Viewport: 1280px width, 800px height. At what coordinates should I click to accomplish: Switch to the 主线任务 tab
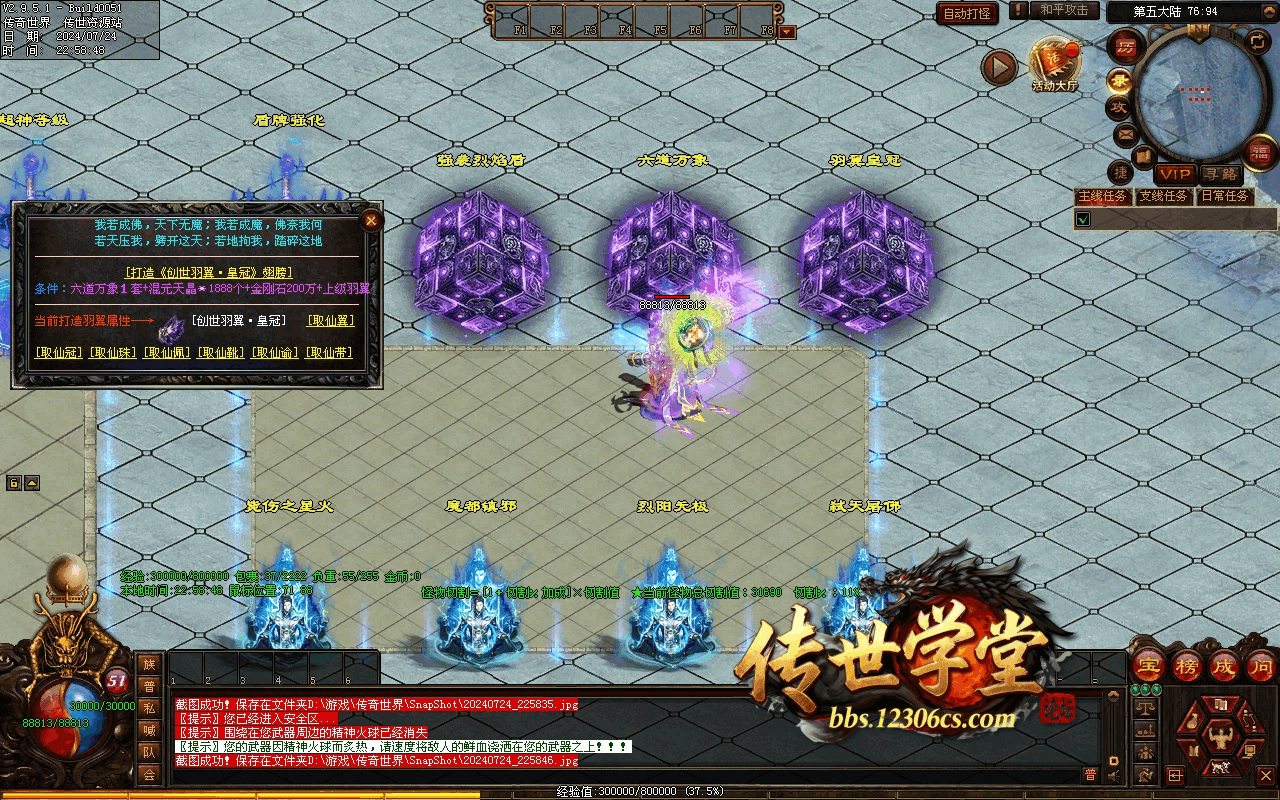coord(1102,197)
